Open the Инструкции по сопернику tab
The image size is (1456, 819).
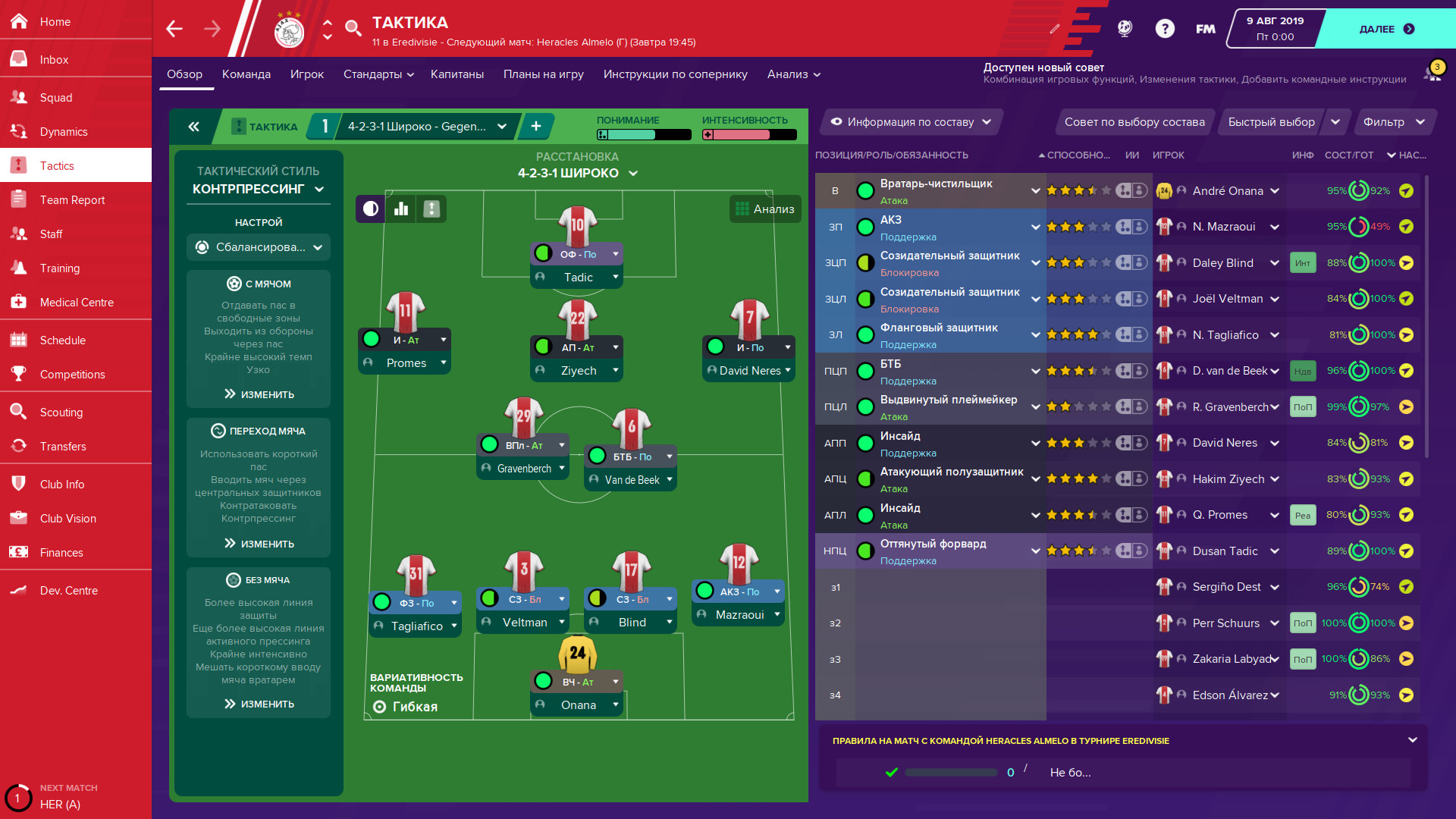[x=675, y=74]
